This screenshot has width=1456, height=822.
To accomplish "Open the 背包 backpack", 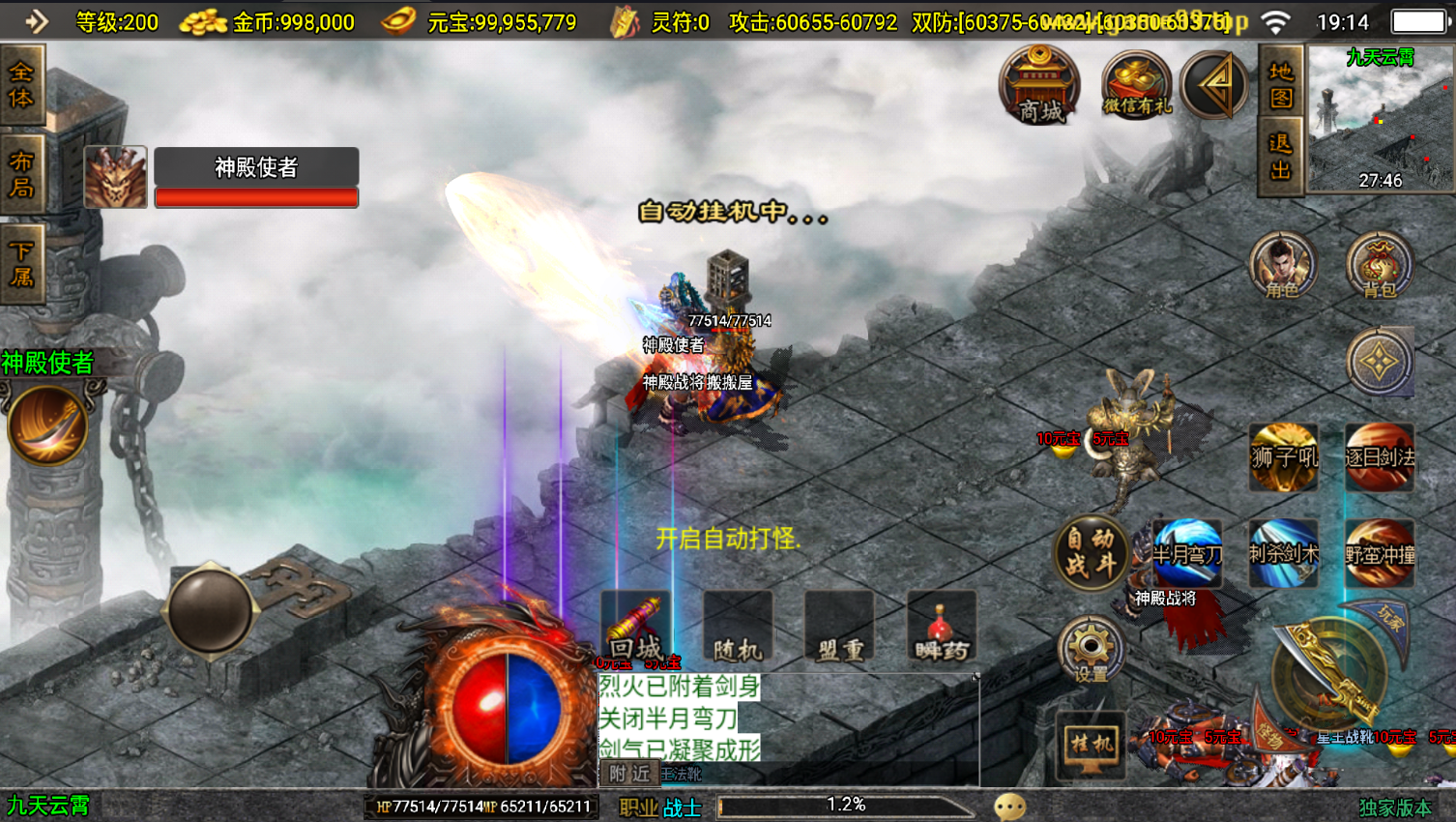I will (x=1380, y=265).
